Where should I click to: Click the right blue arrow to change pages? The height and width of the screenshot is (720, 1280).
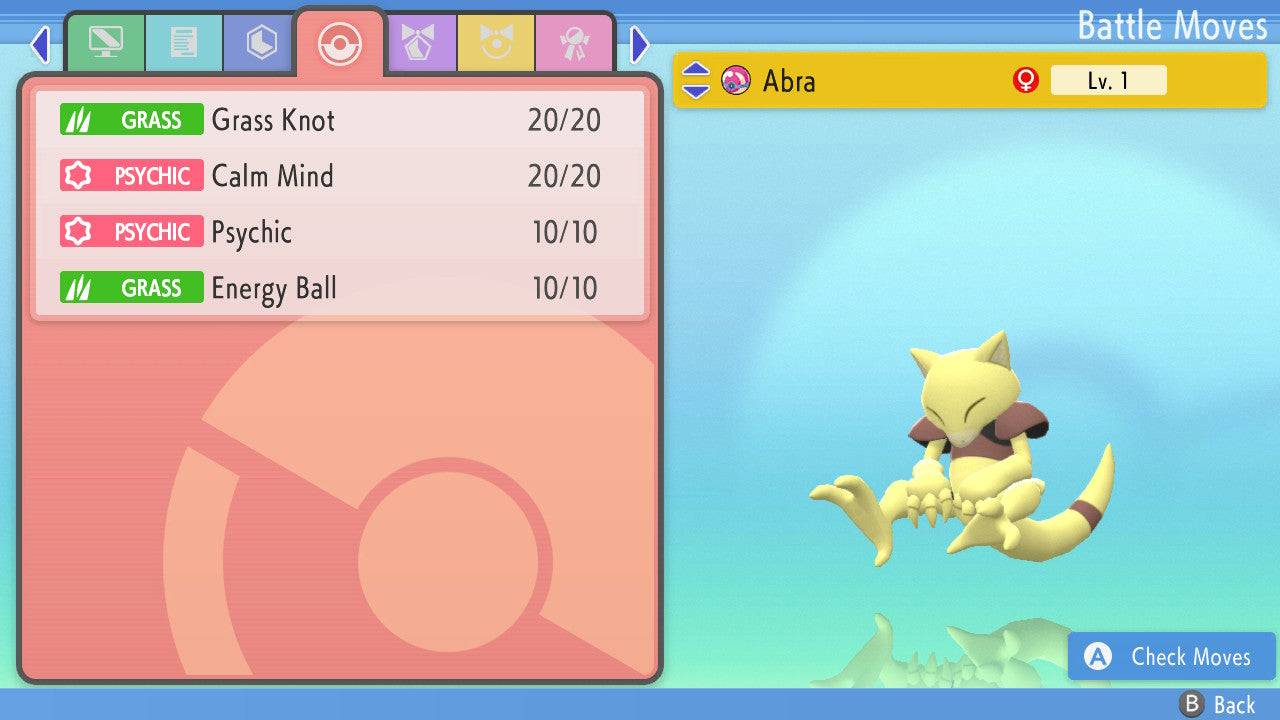pos(637,44)
